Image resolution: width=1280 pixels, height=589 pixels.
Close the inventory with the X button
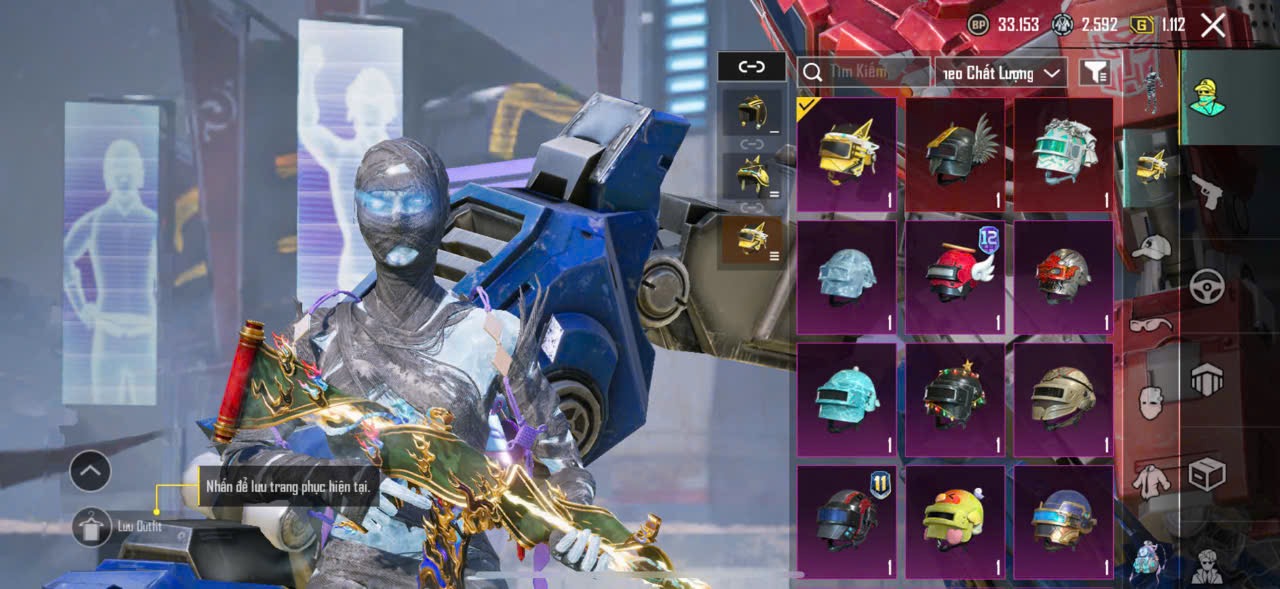(1212, 25)
